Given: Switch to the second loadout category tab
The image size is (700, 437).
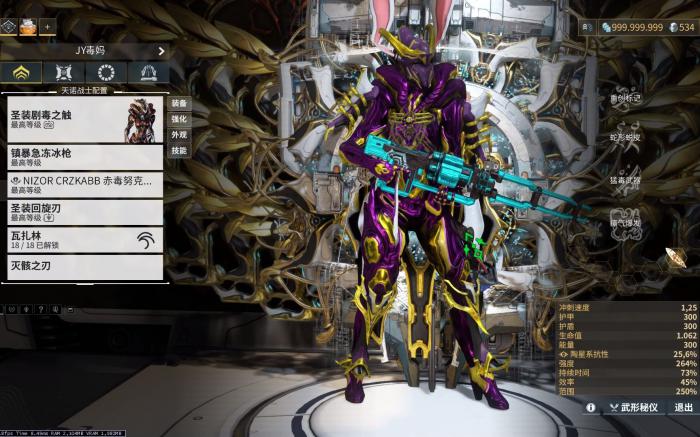Looking at the screenshot, I should pyautogui.click(x=64, y=73).
